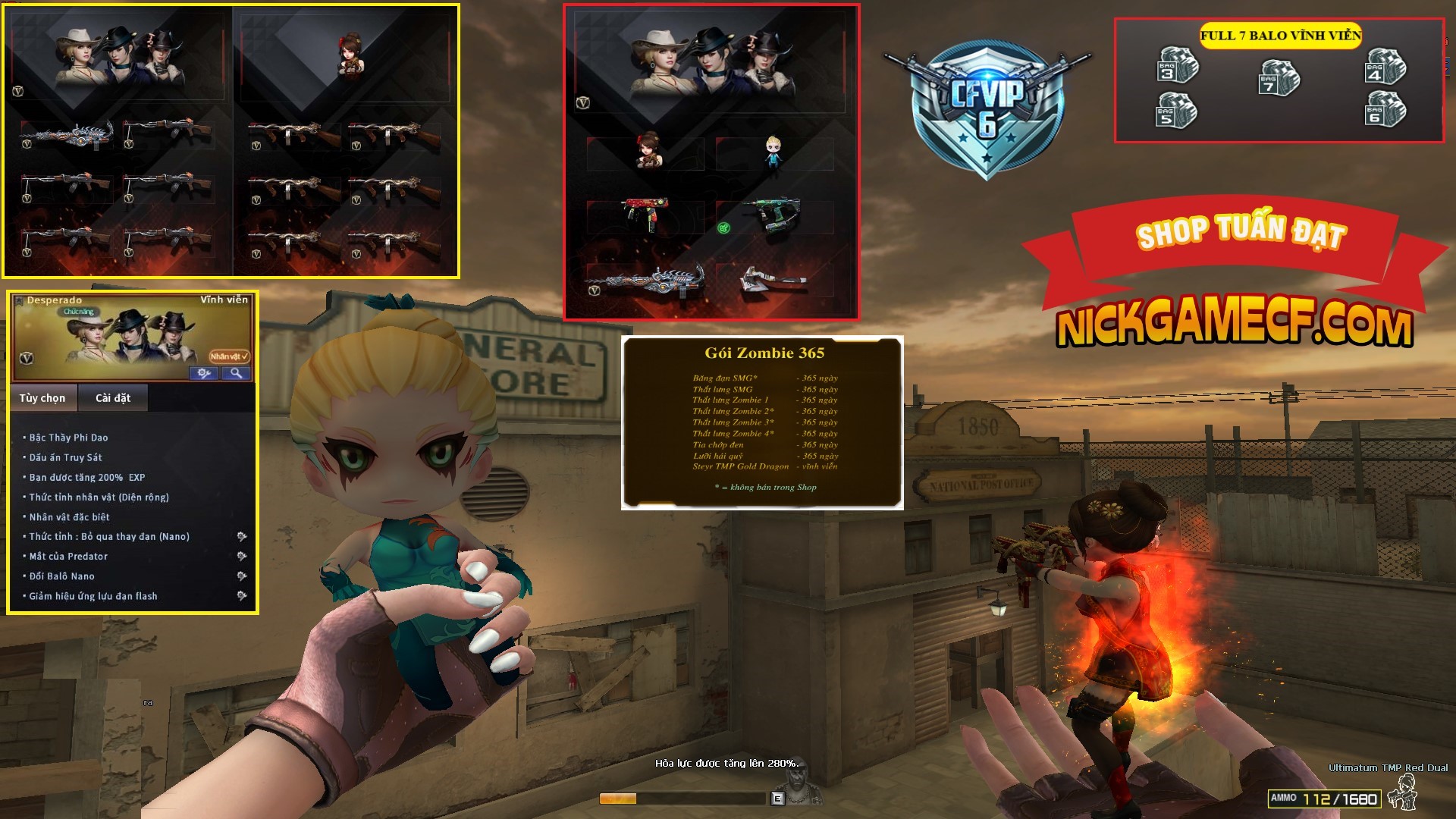Viewport: 1456px width, 819px height.
Task: Open the gear-wrench settings button on Desperado card
Action: (204, 373)
